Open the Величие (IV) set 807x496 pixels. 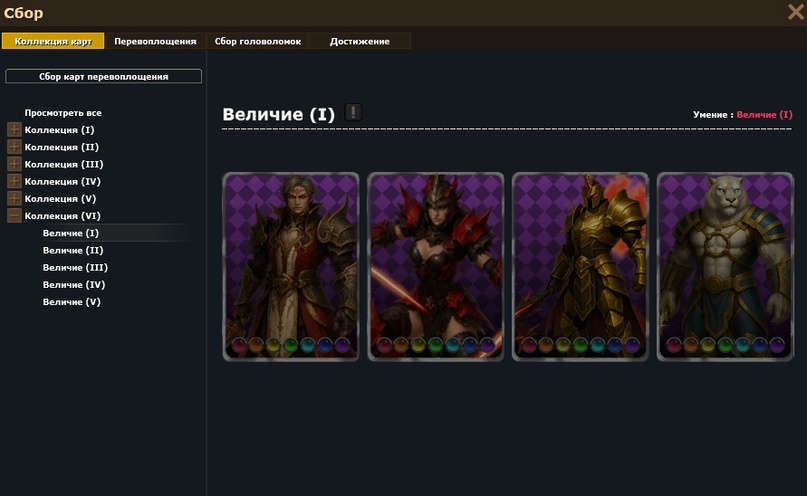pyautogui.click(x=74, y=284)
